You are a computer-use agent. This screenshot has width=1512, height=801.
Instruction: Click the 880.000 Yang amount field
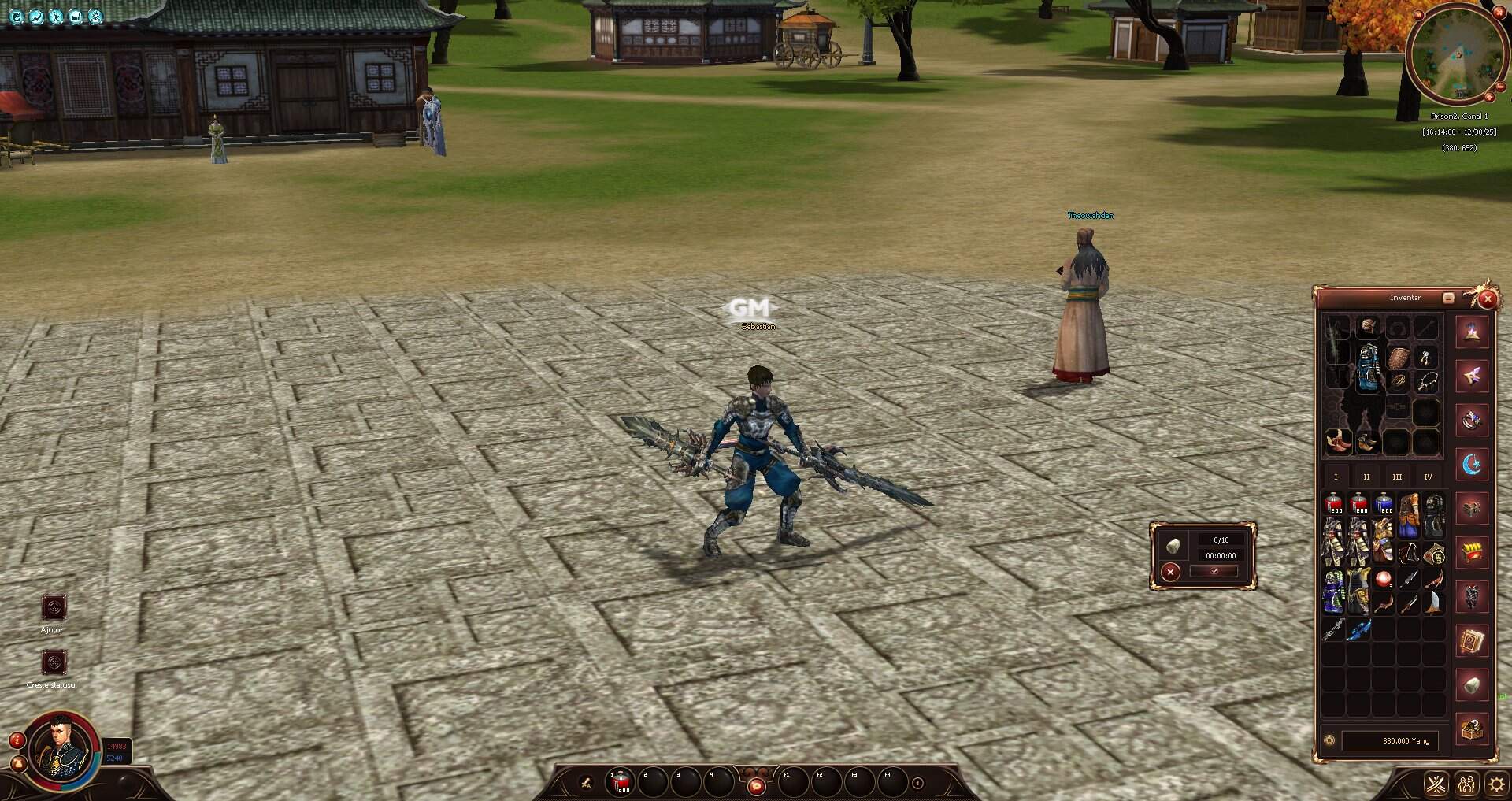1391,741
